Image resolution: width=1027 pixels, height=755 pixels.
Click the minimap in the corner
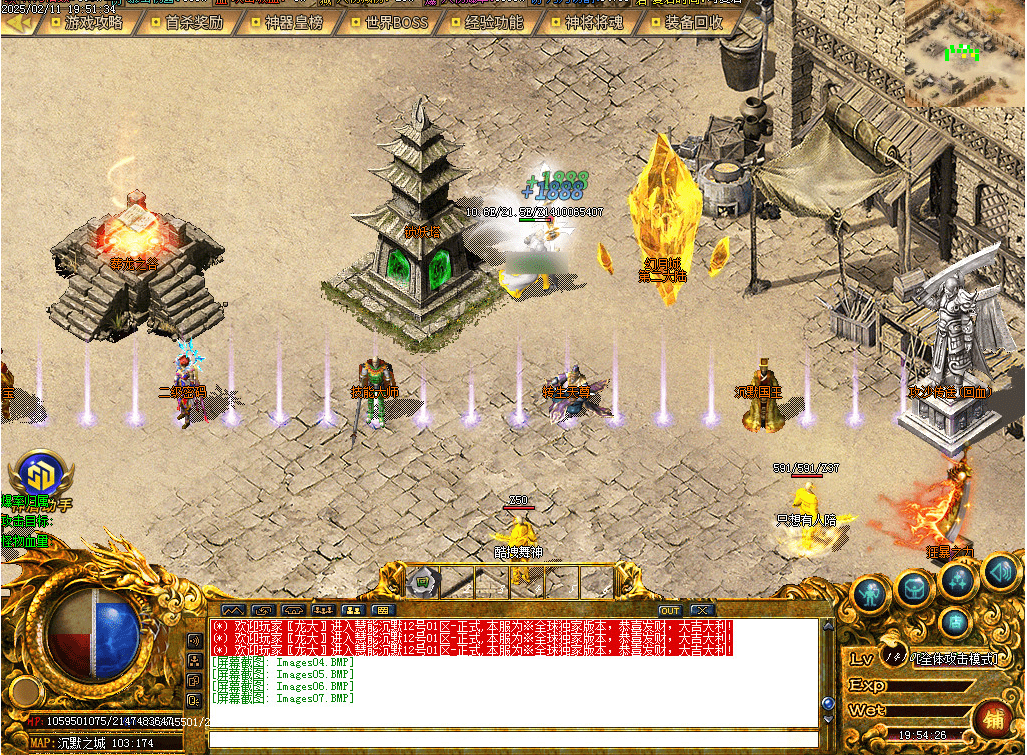[964, 52]
